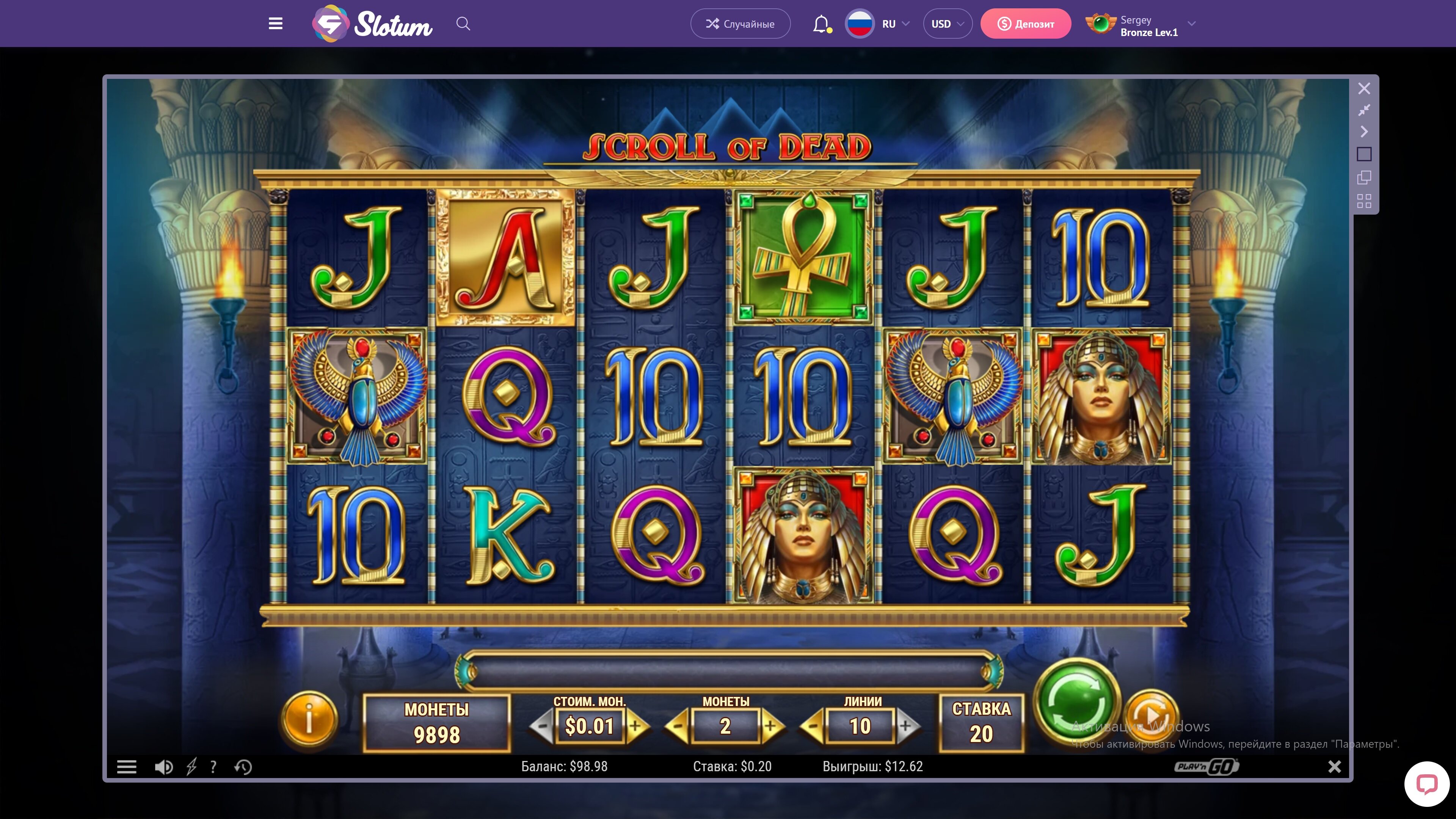1456x819 pixels.
Task: Open the live chat bubble
Action: (1426, 784)
